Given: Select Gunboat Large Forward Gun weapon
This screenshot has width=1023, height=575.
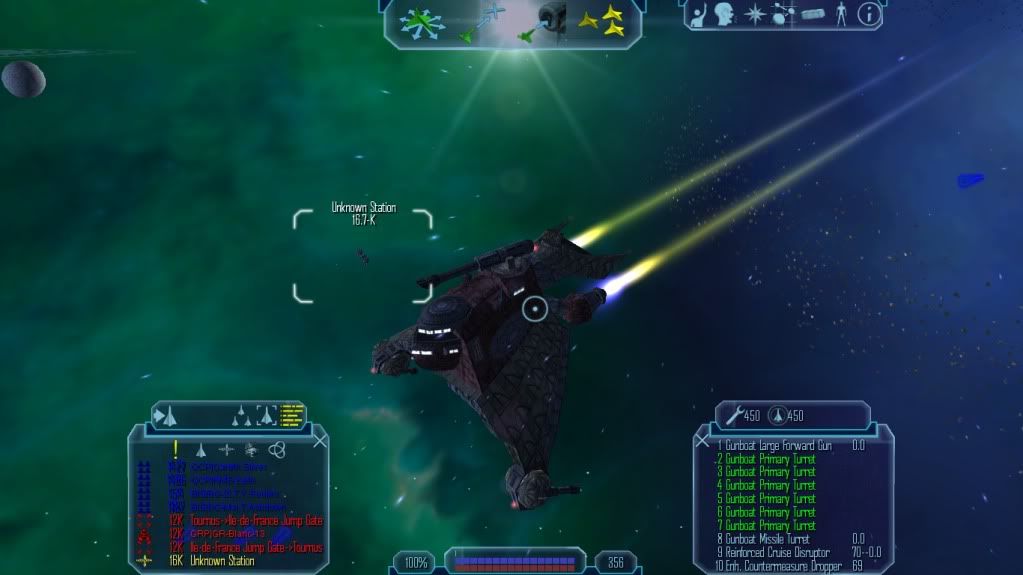Looking at the screenshot, I should pos(775,445).
